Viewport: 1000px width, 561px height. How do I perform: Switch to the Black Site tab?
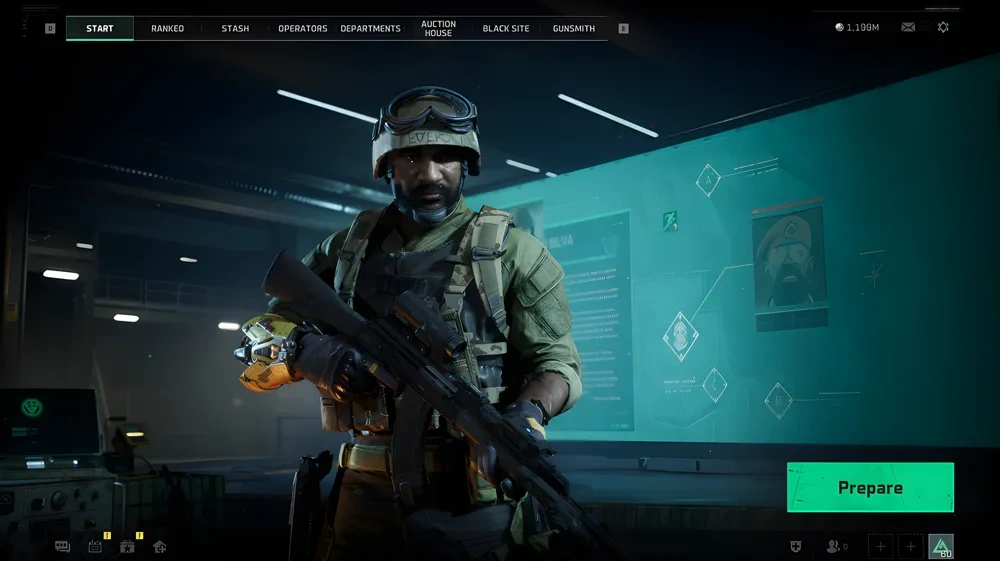coord(506,28)
